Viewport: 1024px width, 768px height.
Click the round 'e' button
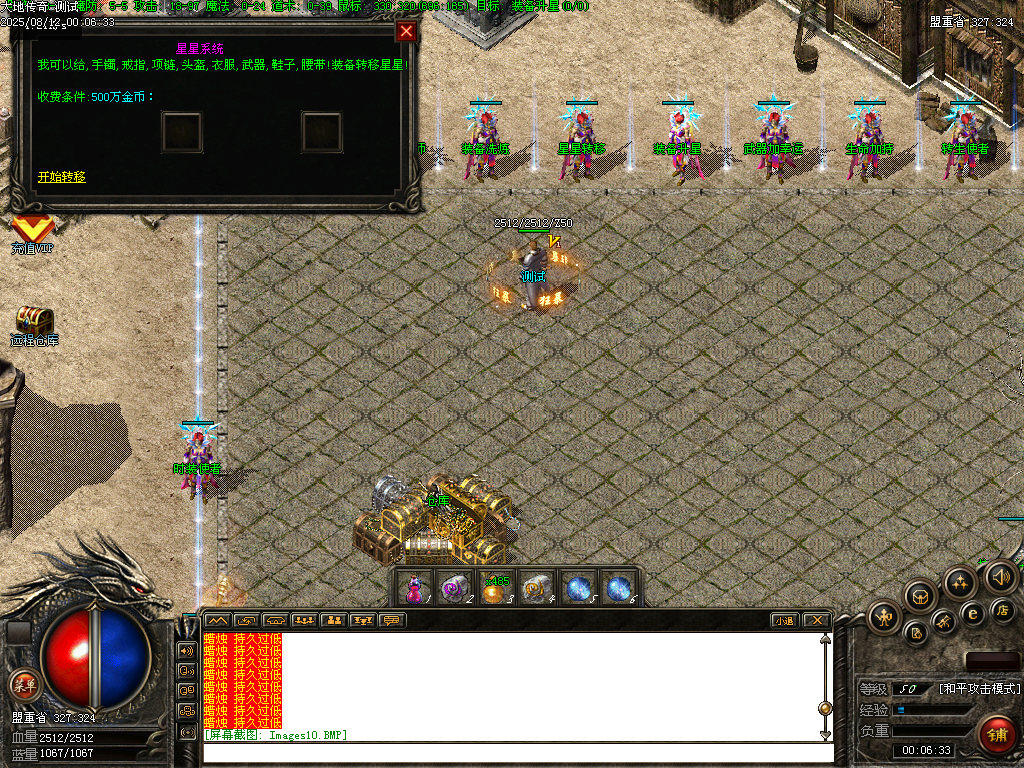click(x=972, y=613)
